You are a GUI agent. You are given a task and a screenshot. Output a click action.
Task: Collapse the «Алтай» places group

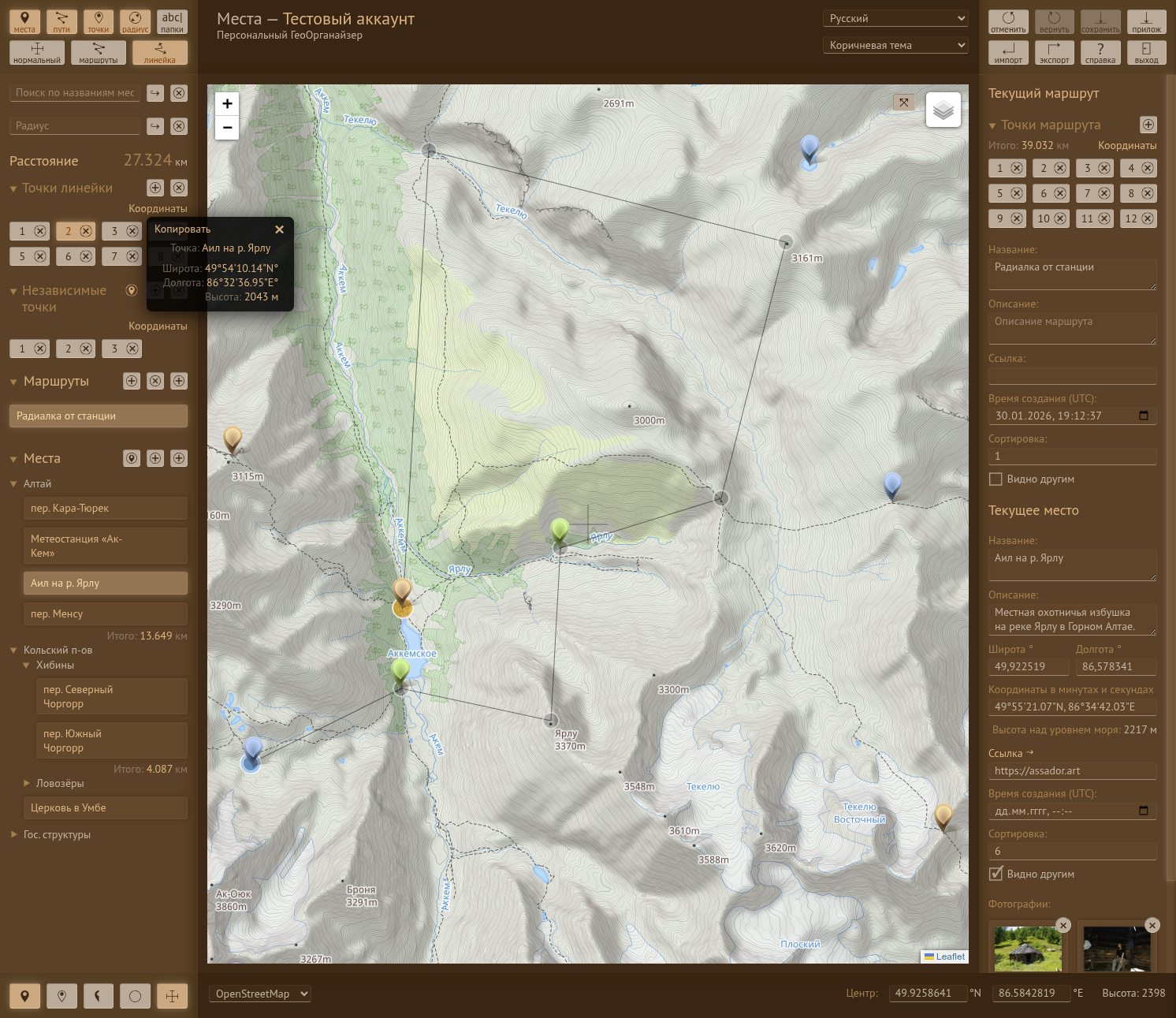(x=13, y=483)
